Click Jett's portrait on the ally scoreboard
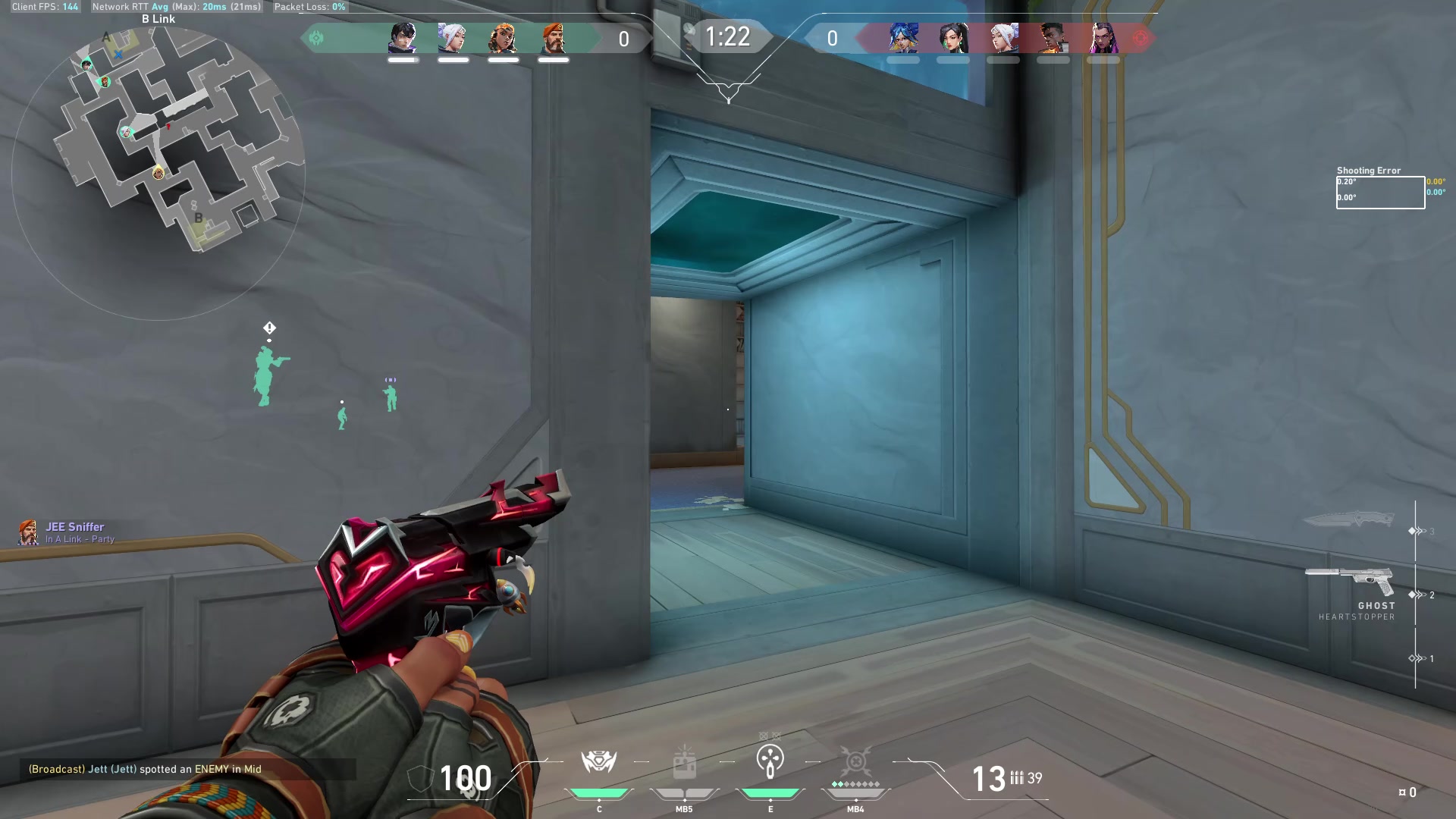 click(453, 38)
